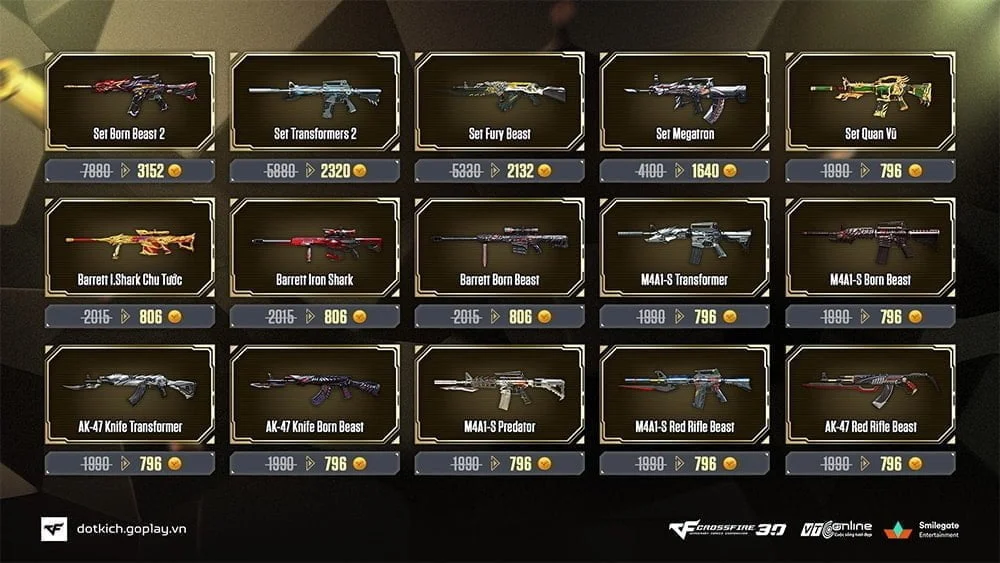Select the M4A1-S Born Beast card

(x=870, y=248)
